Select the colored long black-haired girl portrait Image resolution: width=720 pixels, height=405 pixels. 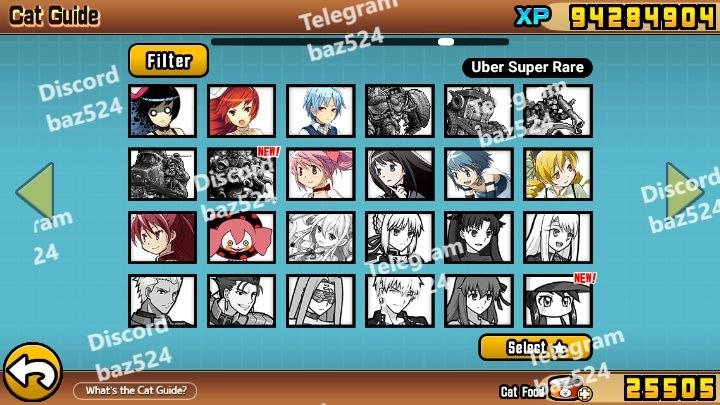pos(400,174)
